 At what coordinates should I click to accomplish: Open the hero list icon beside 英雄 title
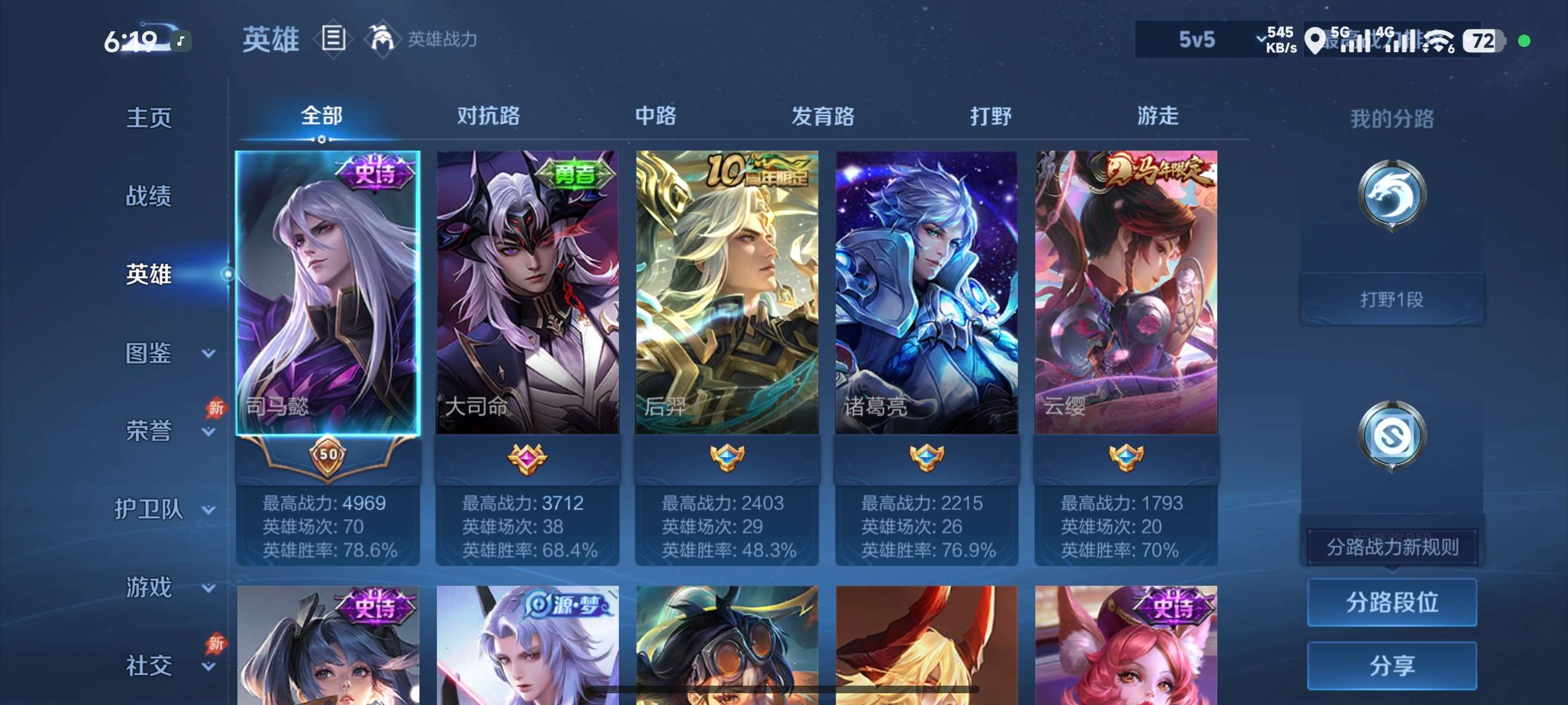pos(334,39)
